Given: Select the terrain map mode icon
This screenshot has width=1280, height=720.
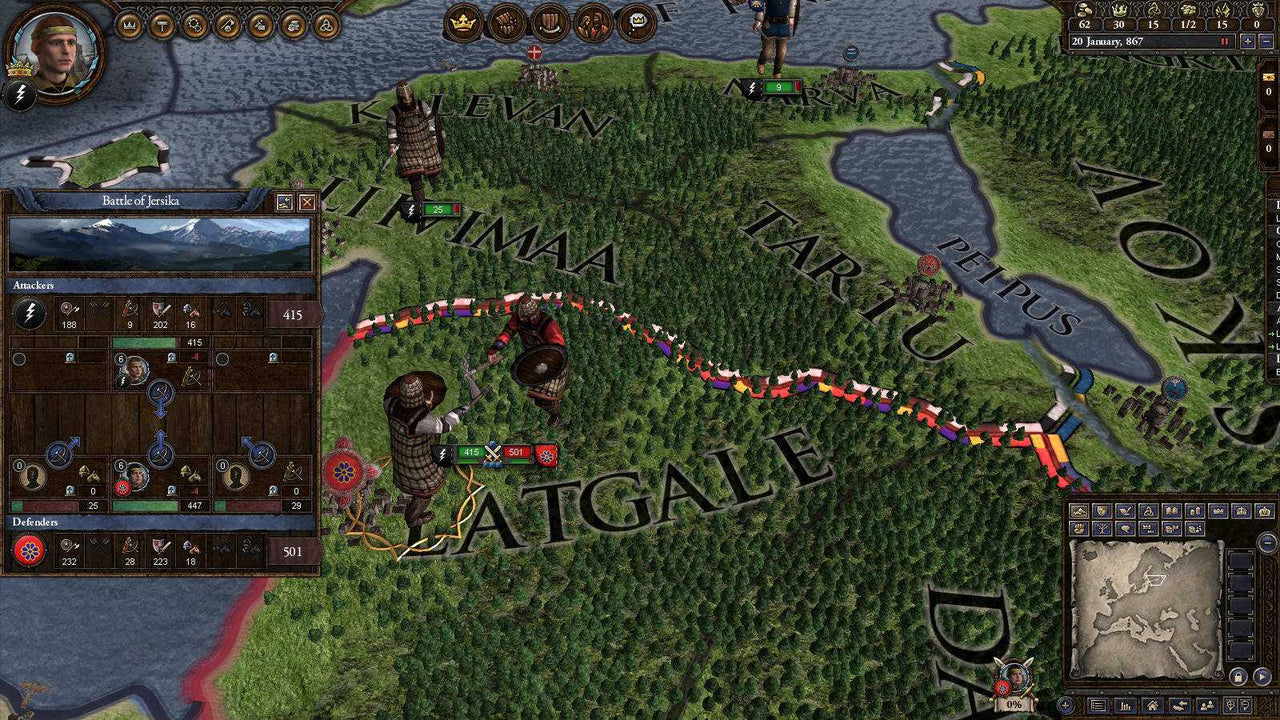Looking at the screenshot, I should tap(1079, 510).
